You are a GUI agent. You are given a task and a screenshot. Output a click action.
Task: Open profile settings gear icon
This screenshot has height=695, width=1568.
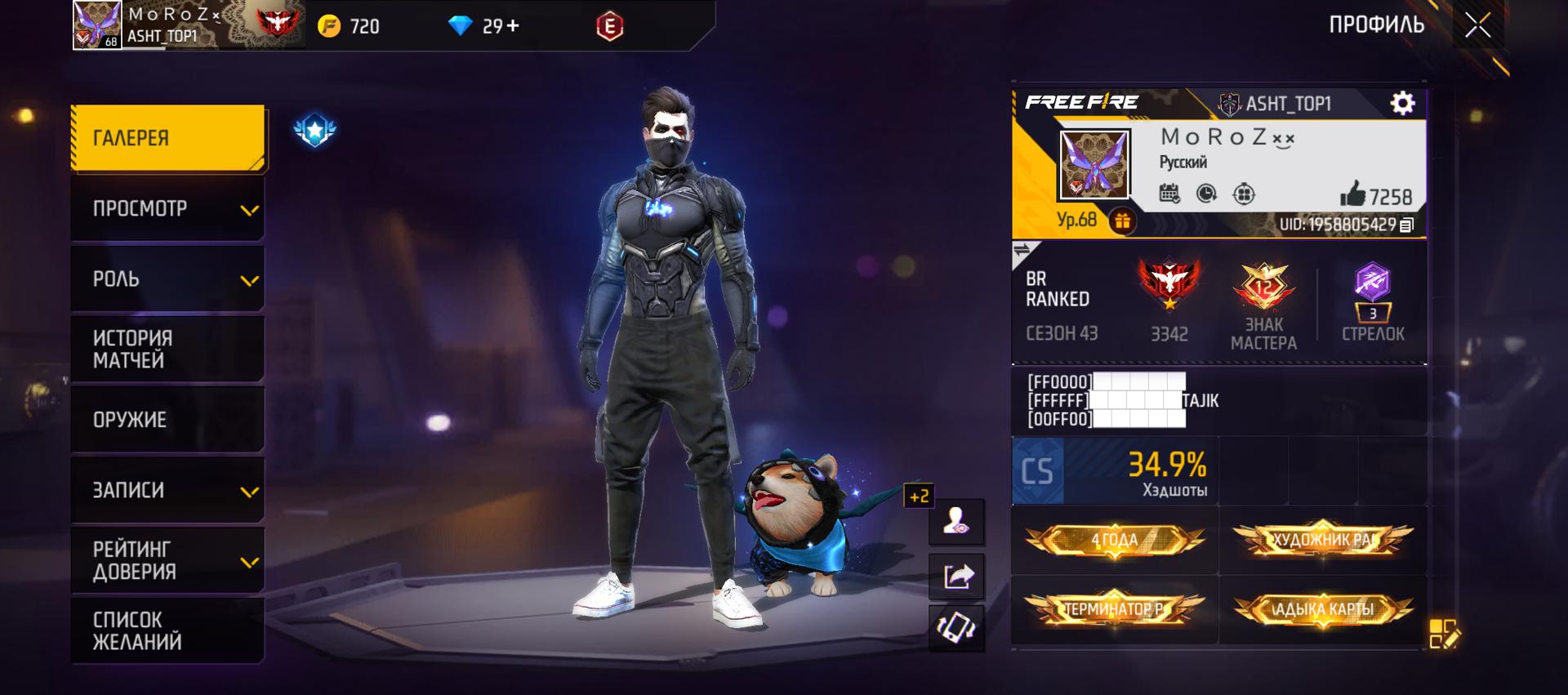(1402, 103)
